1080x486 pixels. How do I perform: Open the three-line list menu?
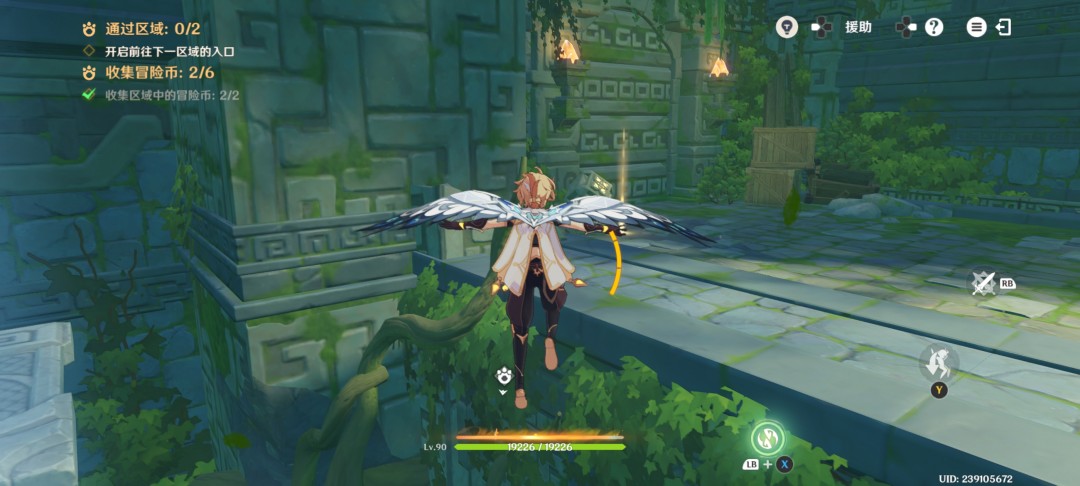pos(976,27)
